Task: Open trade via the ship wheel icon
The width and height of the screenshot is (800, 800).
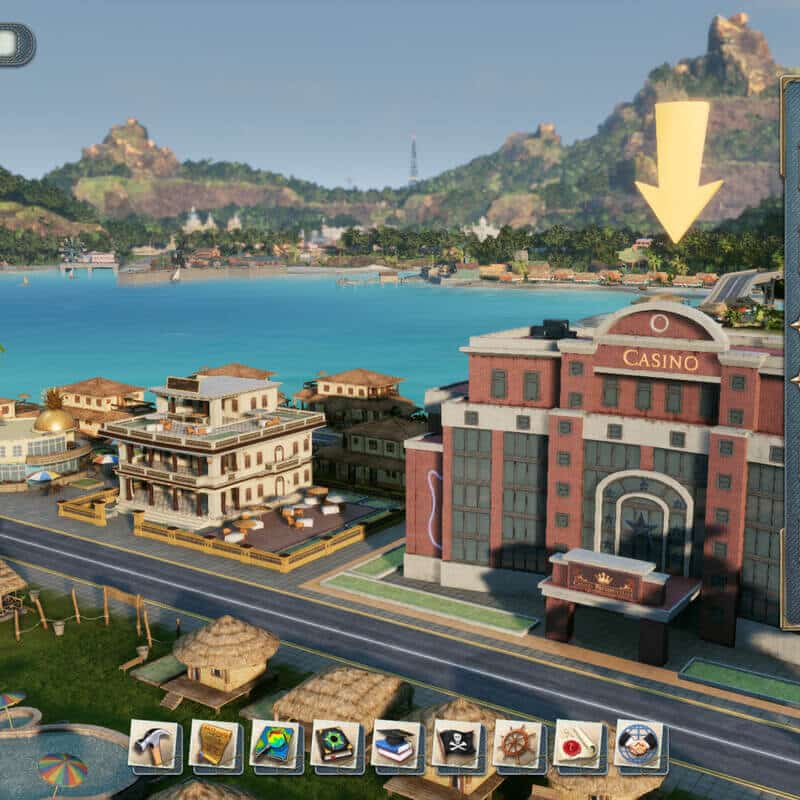Action: click(518, 744)
